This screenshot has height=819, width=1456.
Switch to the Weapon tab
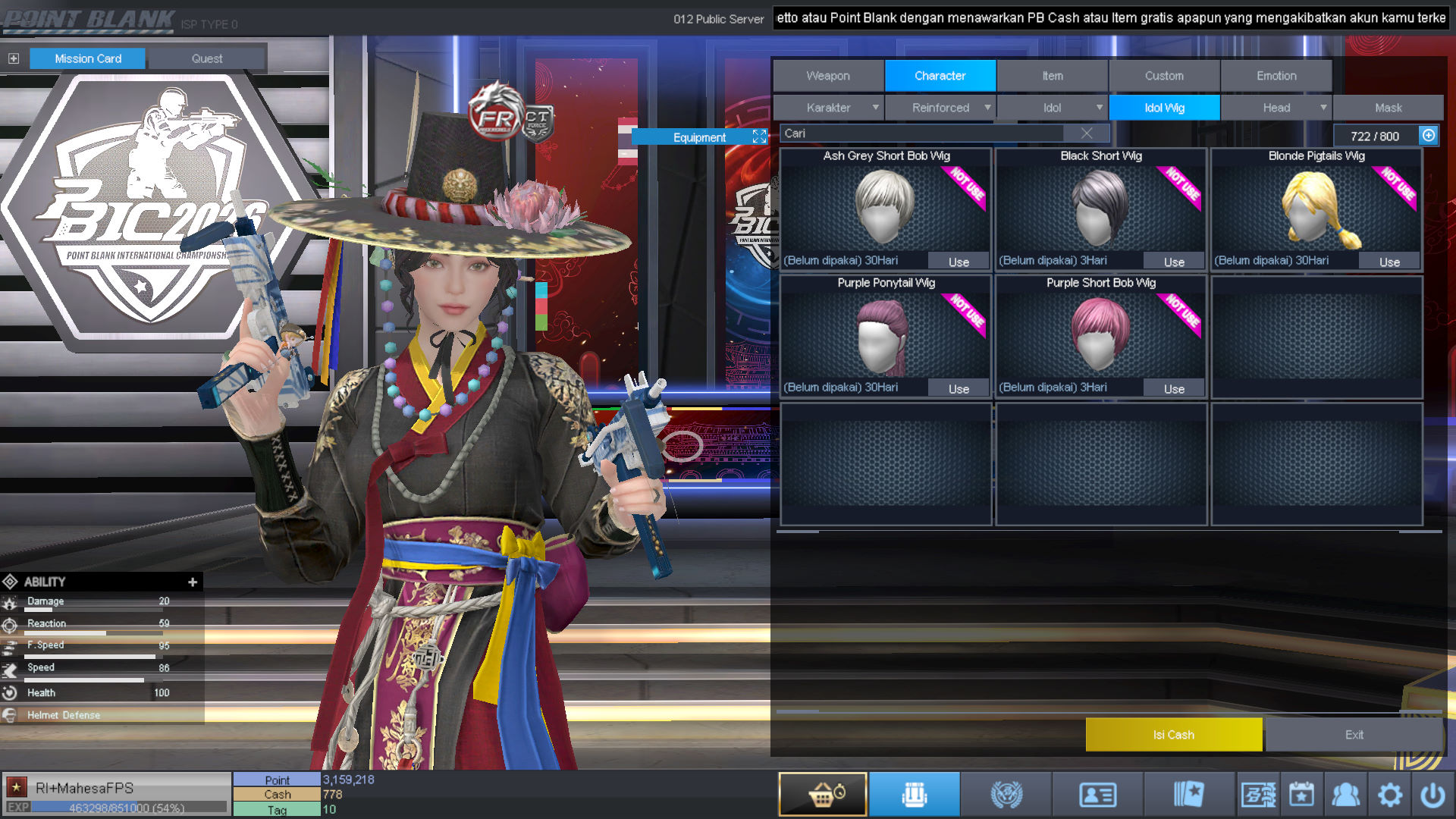[828, 76]
